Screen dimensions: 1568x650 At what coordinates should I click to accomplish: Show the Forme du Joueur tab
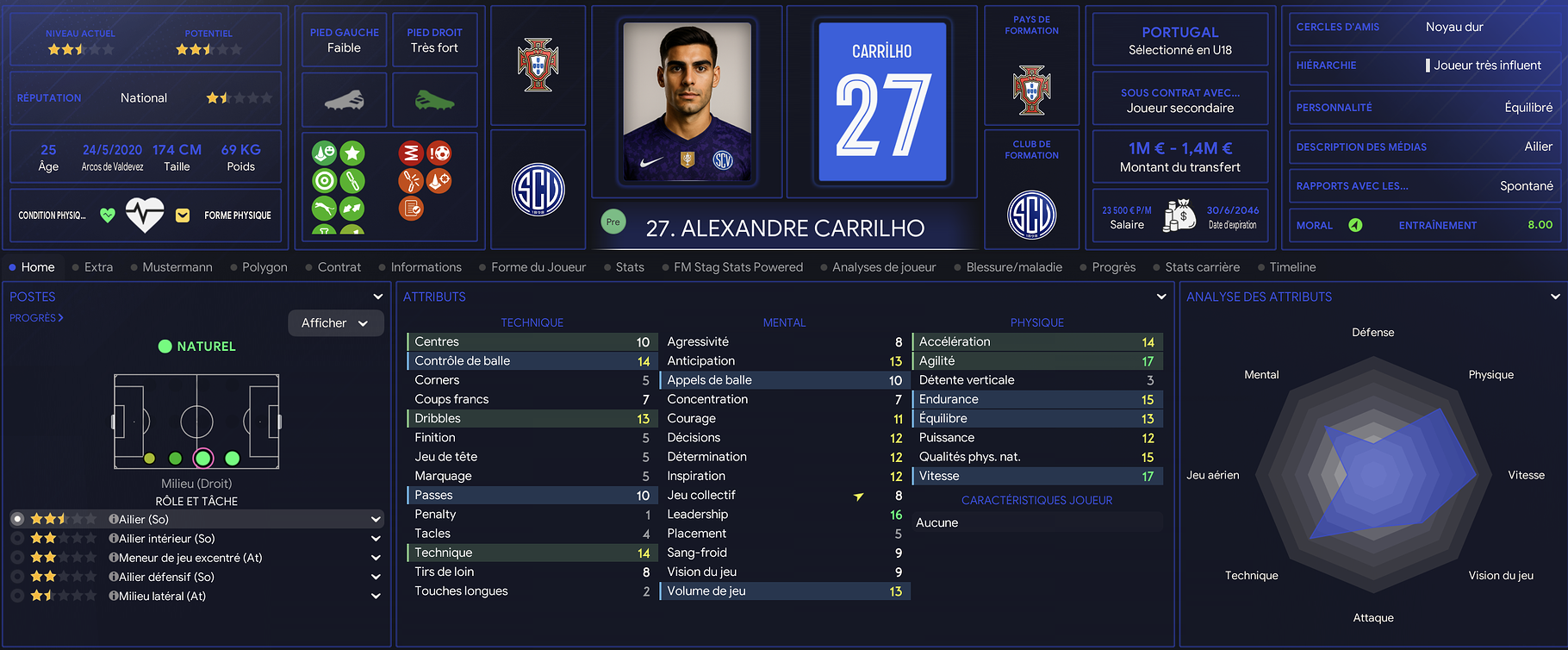pos(538,267)
